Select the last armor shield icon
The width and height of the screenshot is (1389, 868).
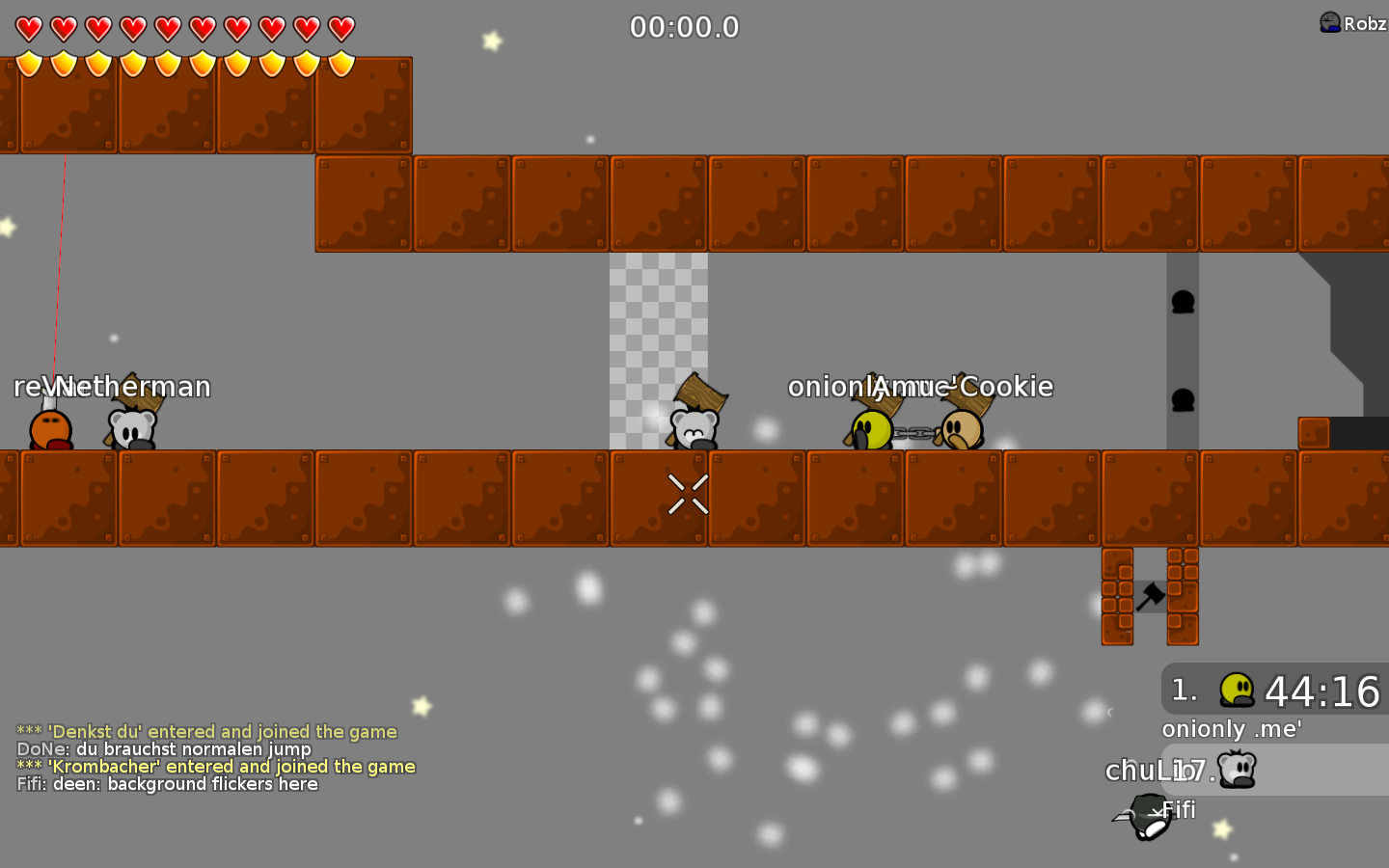click(x=340, y=62)
